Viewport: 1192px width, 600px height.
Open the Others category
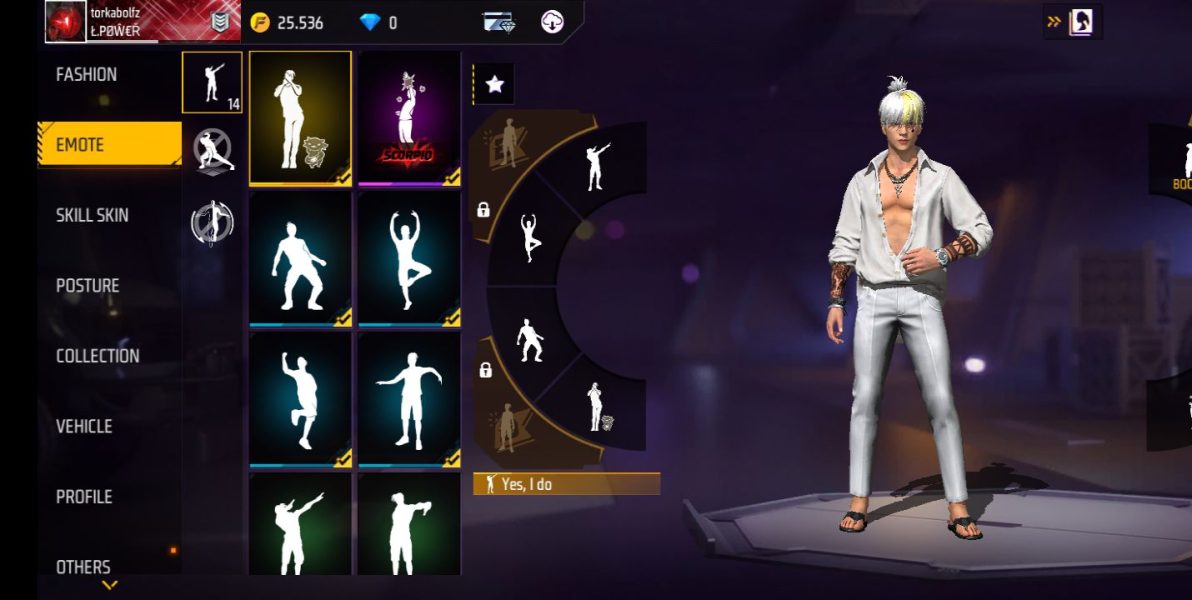tap(84, 566)
